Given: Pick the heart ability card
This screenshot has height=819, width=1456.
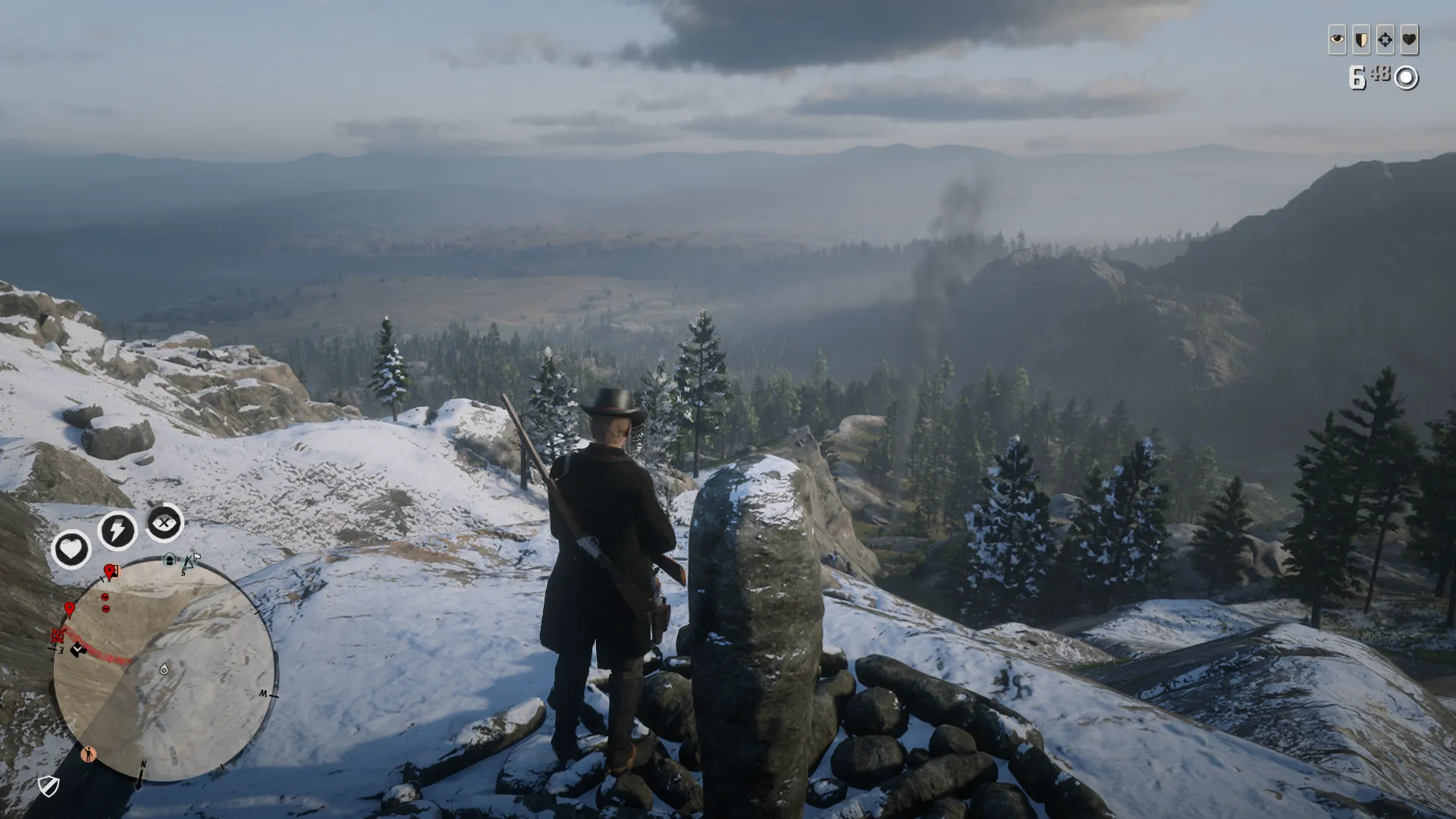Looking at the screenshot, I should point(1410,39).
